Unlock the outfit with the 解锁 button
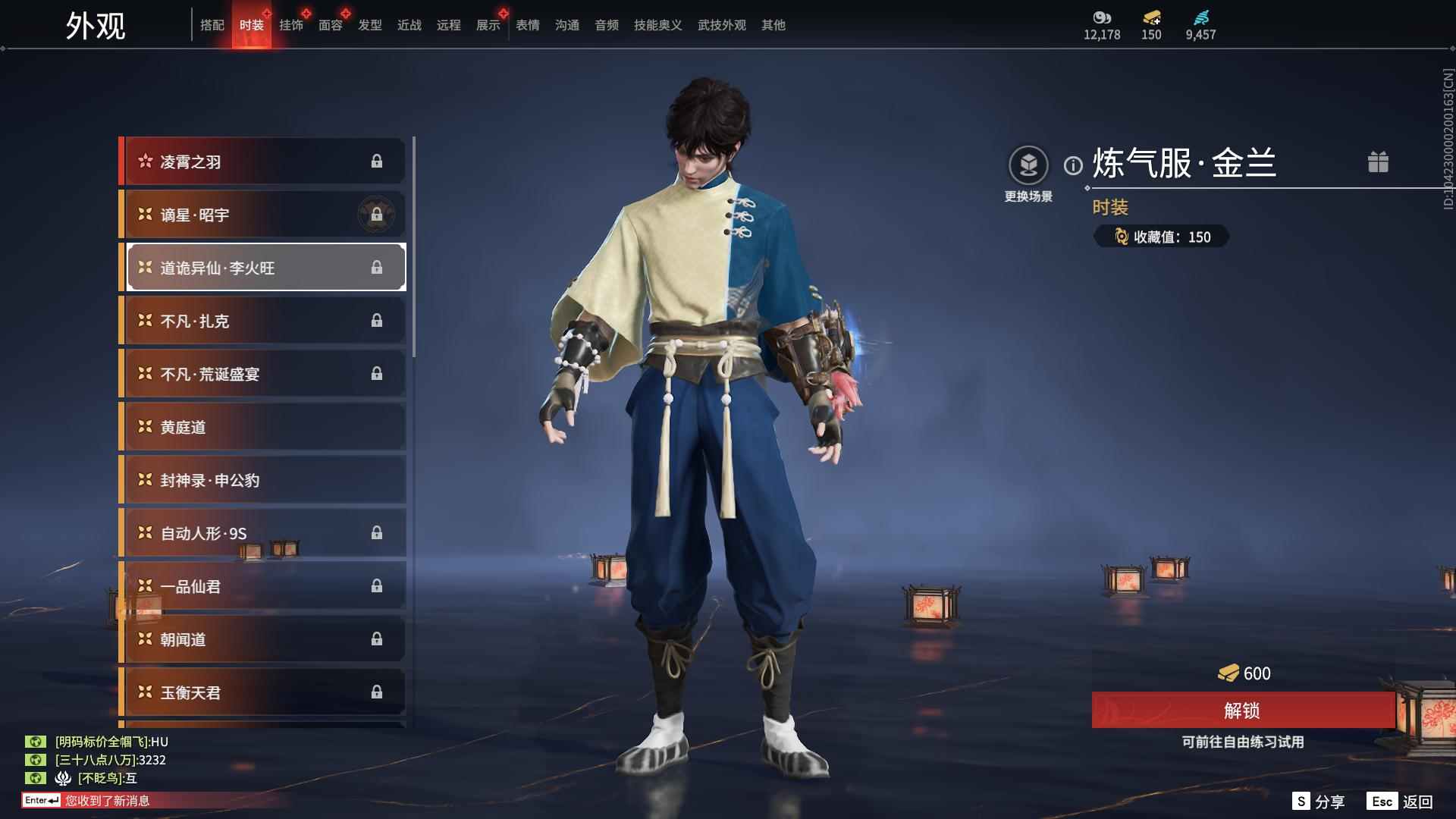This screenshot has height=819, width=1456. click(x=1242, y=711)
